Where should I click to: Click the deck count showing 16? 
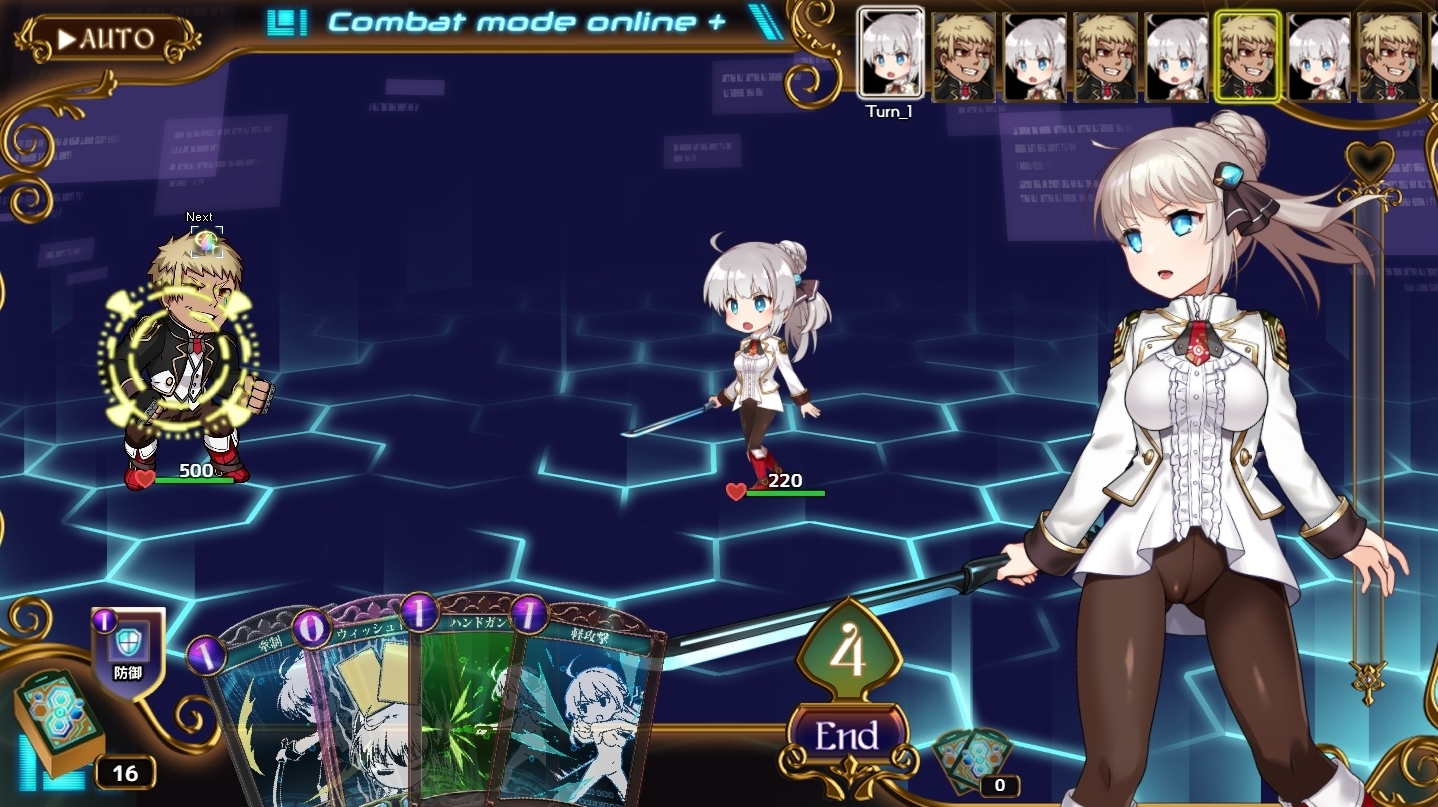tap(127, 772)
